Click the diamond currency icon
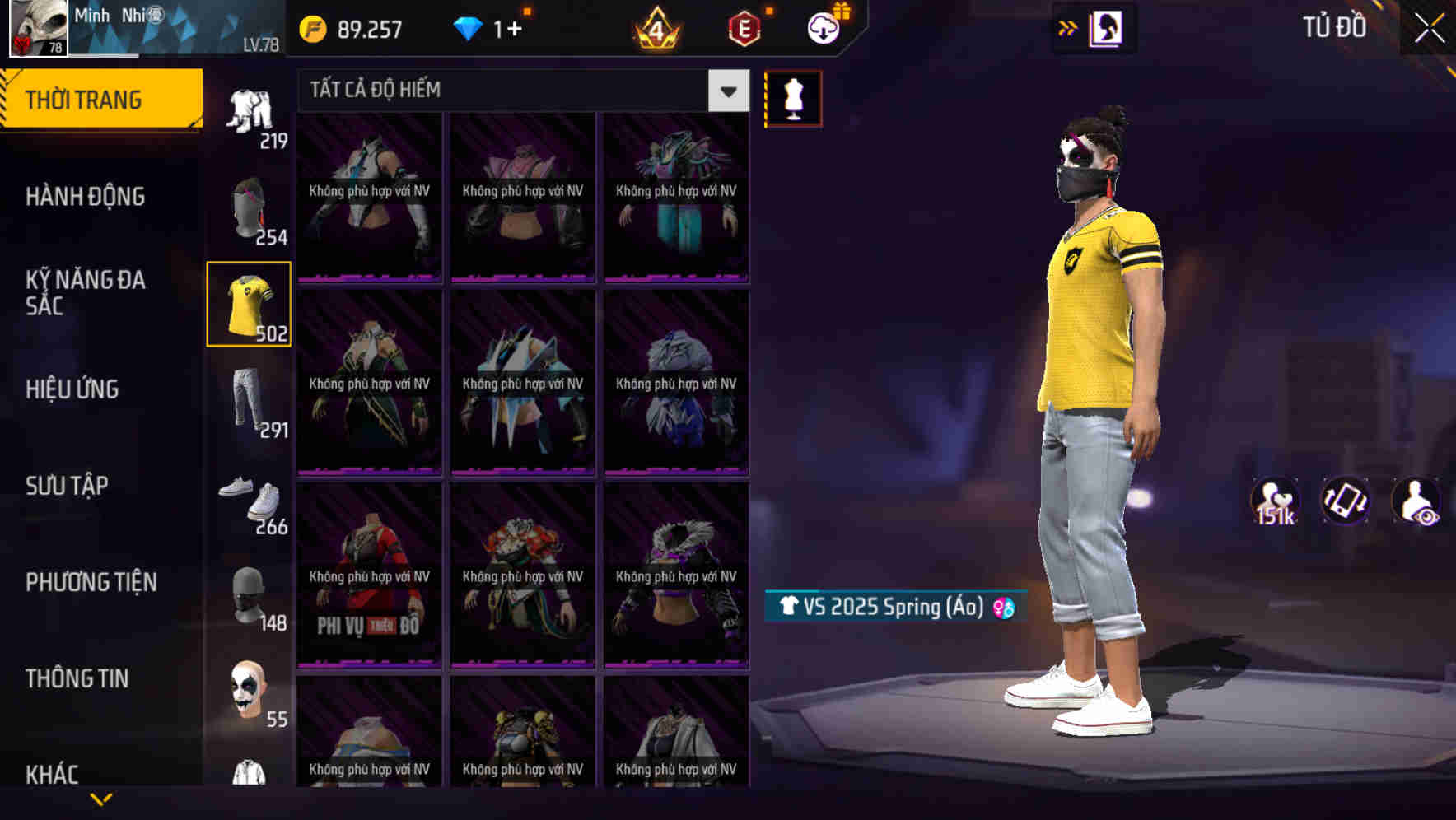Viewport: 1456px width, 820px height. 470,28
